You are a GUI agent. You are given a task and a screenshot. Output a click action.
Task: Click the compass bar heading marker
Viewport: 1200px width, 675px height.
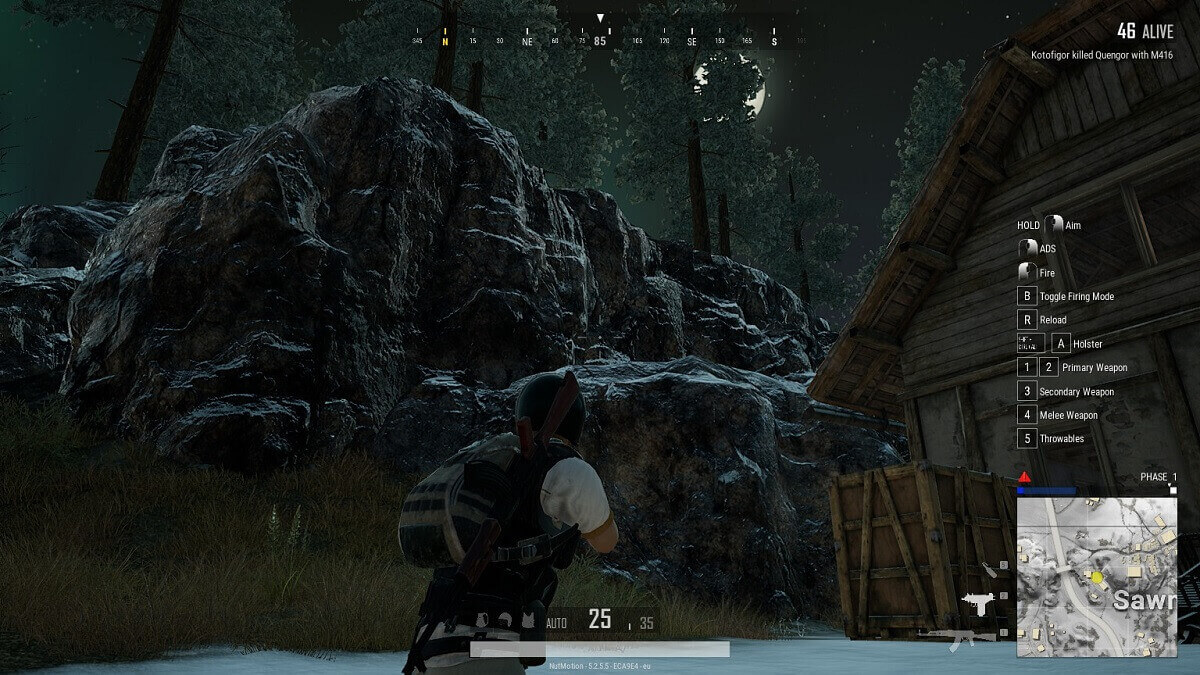[600, 18]
